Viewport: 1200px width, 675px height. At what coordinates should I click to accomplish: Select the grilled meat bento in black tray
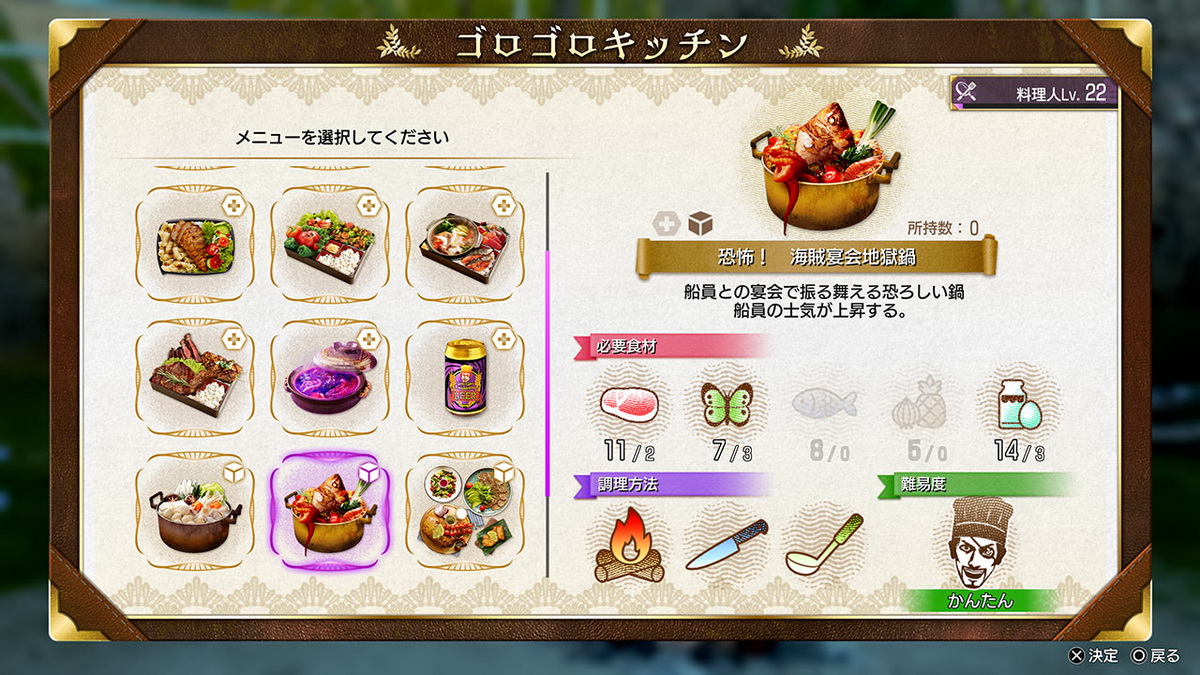tap(195, 243)
